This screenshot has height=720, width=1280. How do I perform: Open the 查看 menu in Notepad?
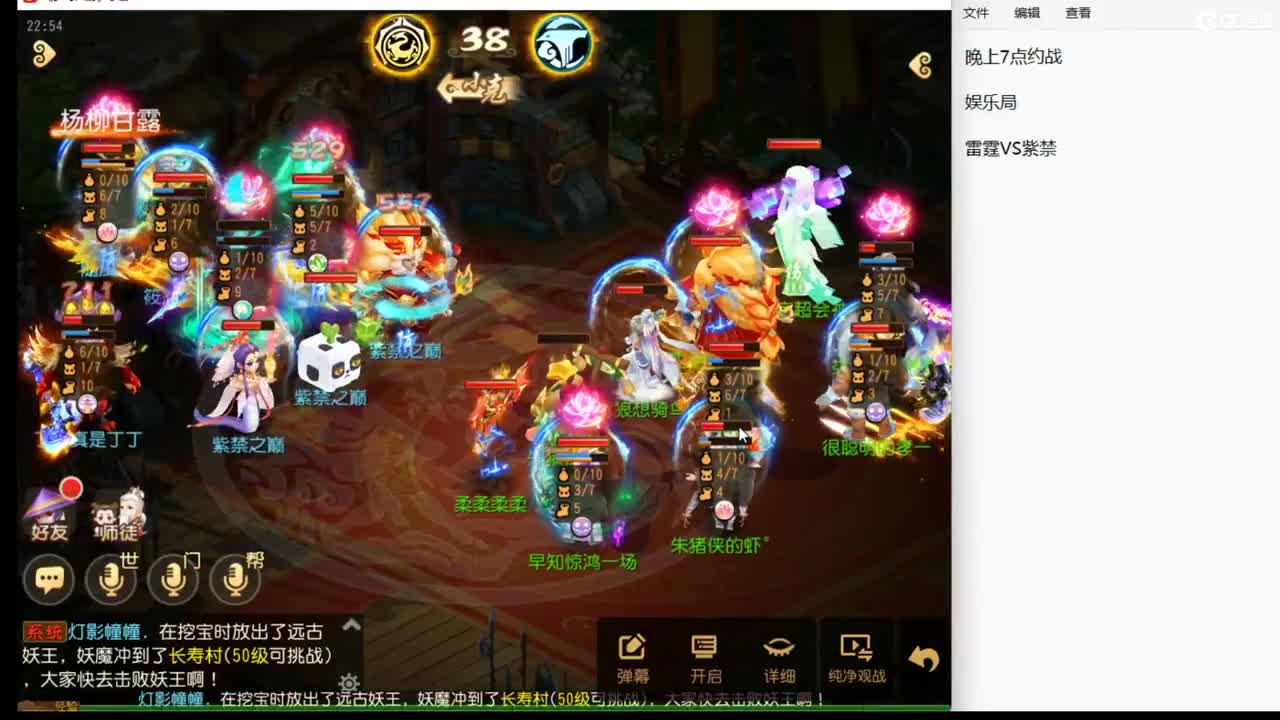(x=1080, y=13)
